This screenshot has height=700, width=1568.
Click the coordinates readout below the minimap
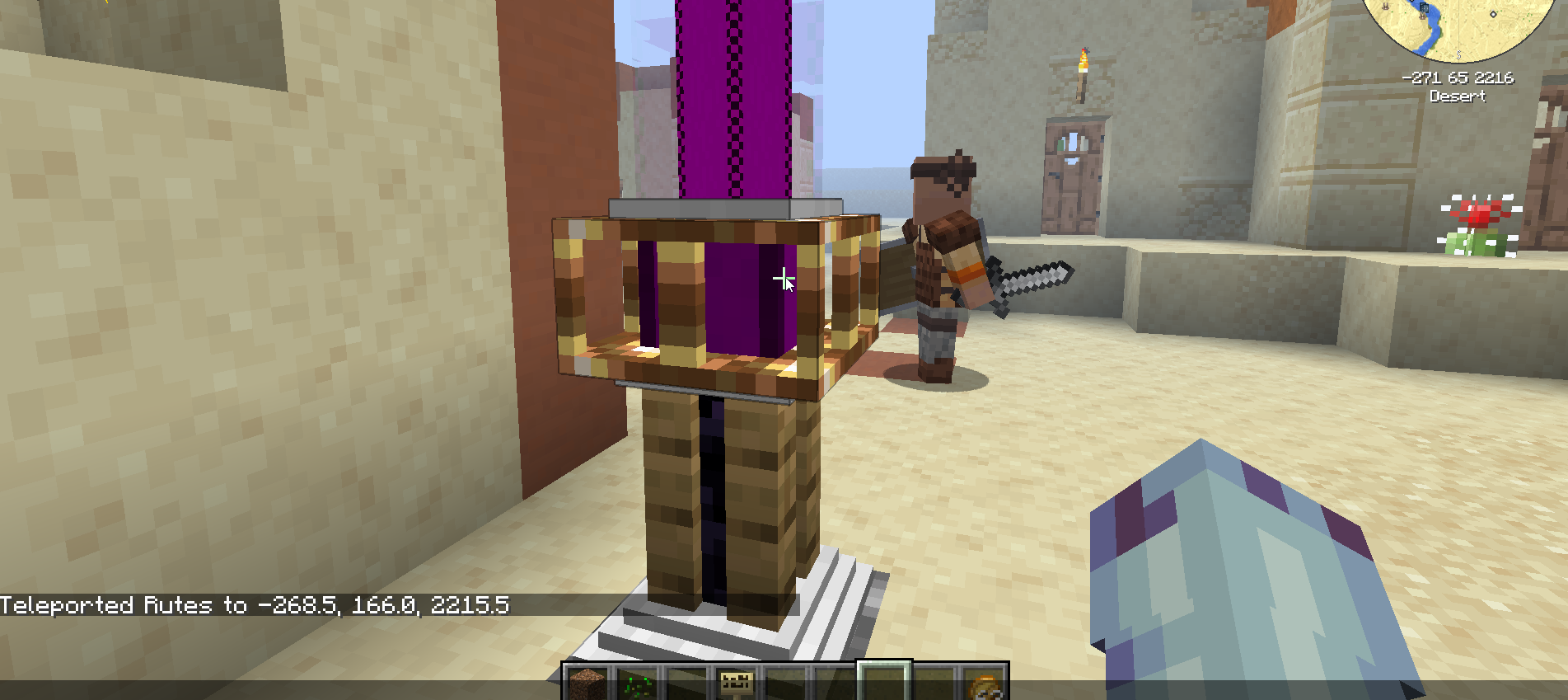1458,78
